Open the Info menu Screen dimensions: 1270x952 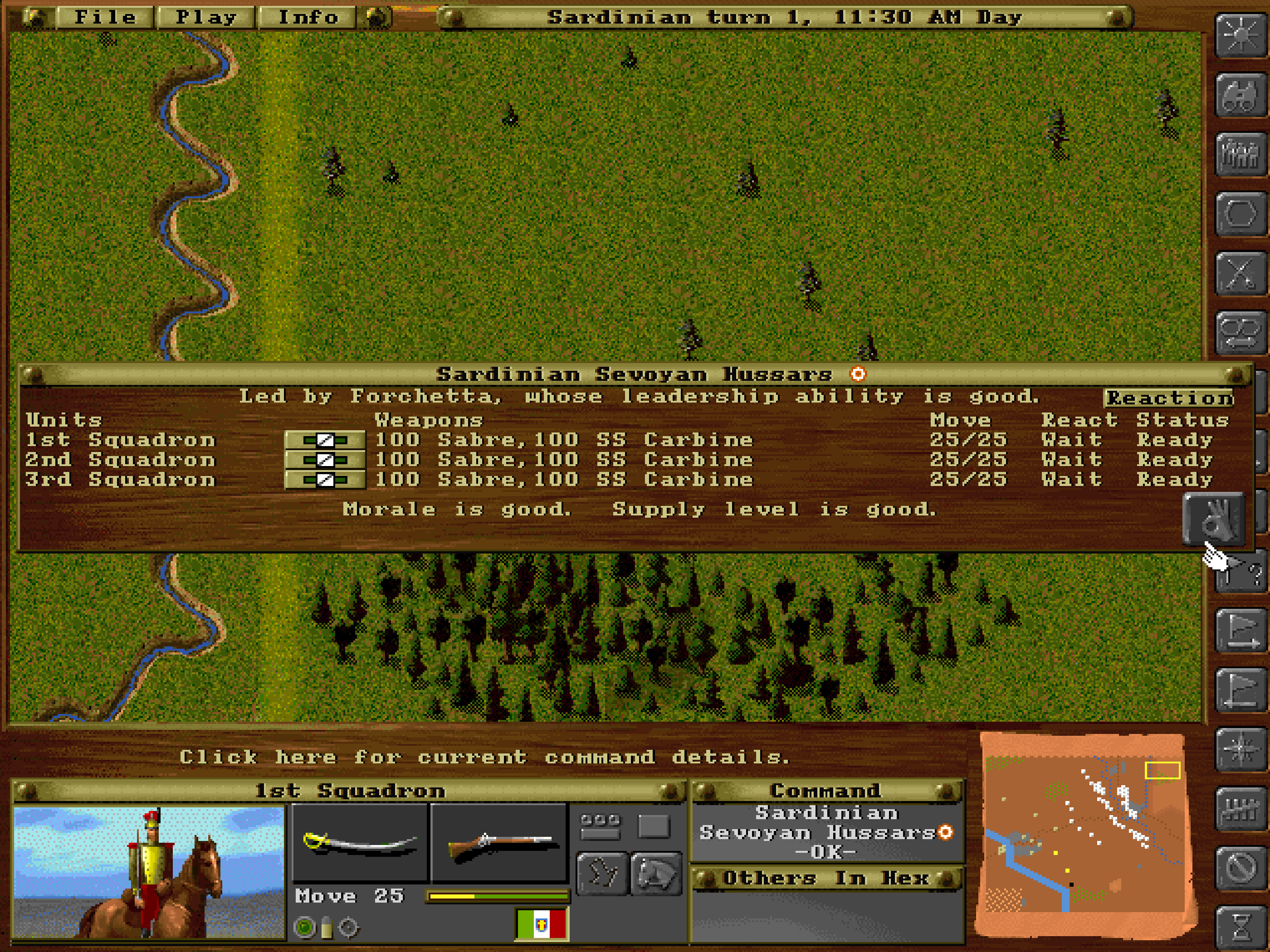[x=307, y=17]
